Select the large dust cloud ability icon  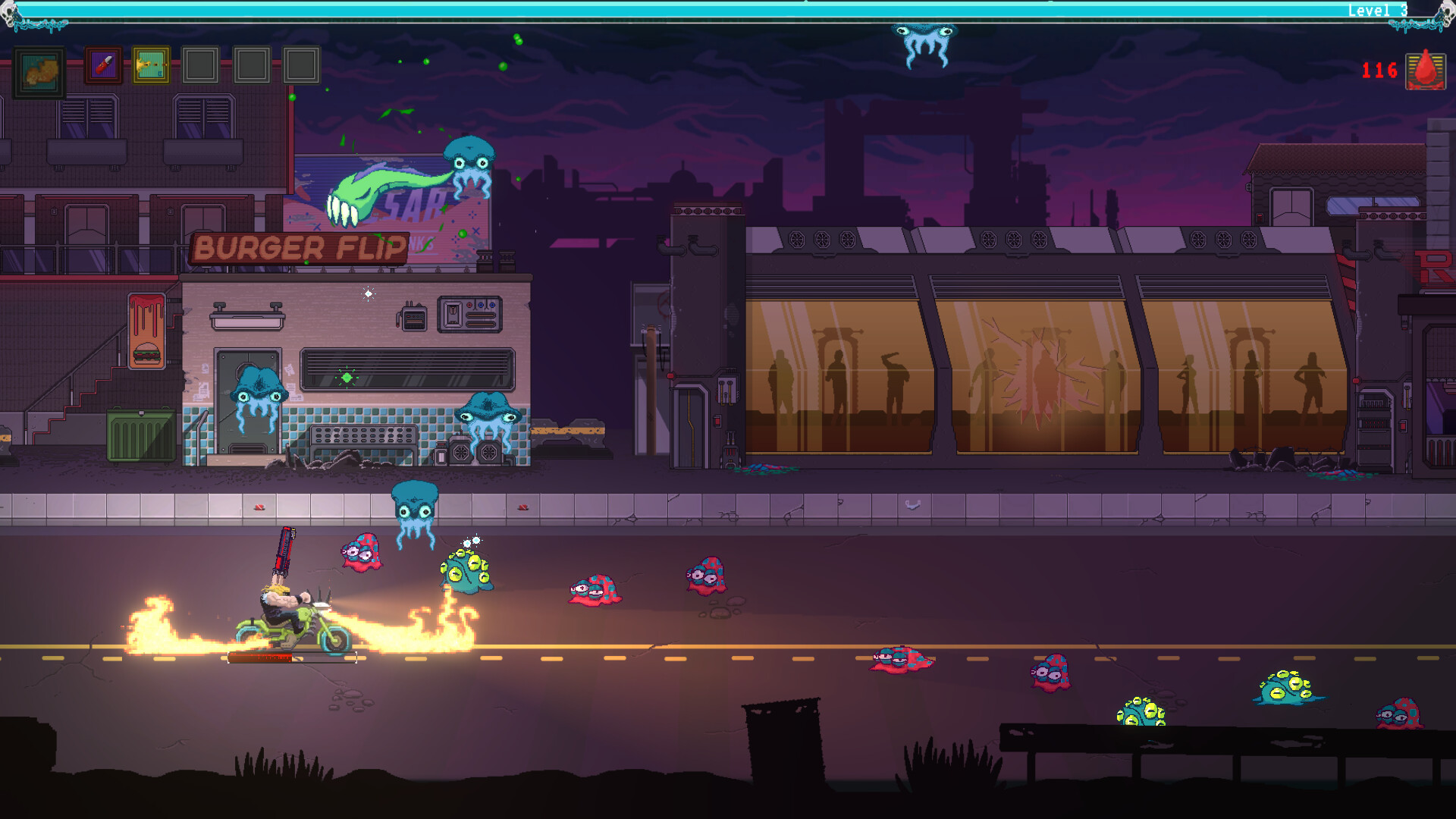pos(39,72)
